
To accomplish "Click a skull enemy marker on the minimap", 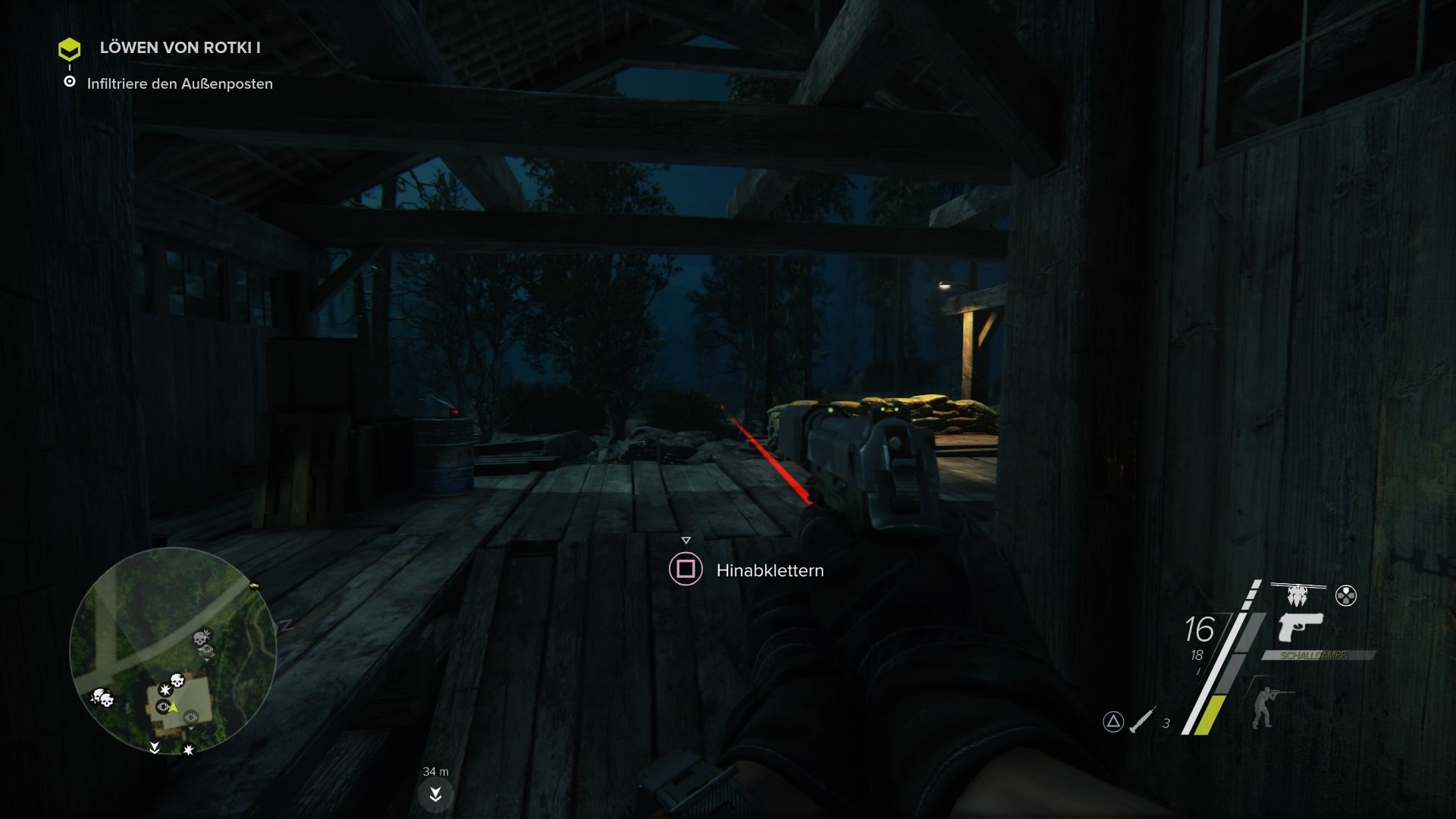I will tap(176, 679).
